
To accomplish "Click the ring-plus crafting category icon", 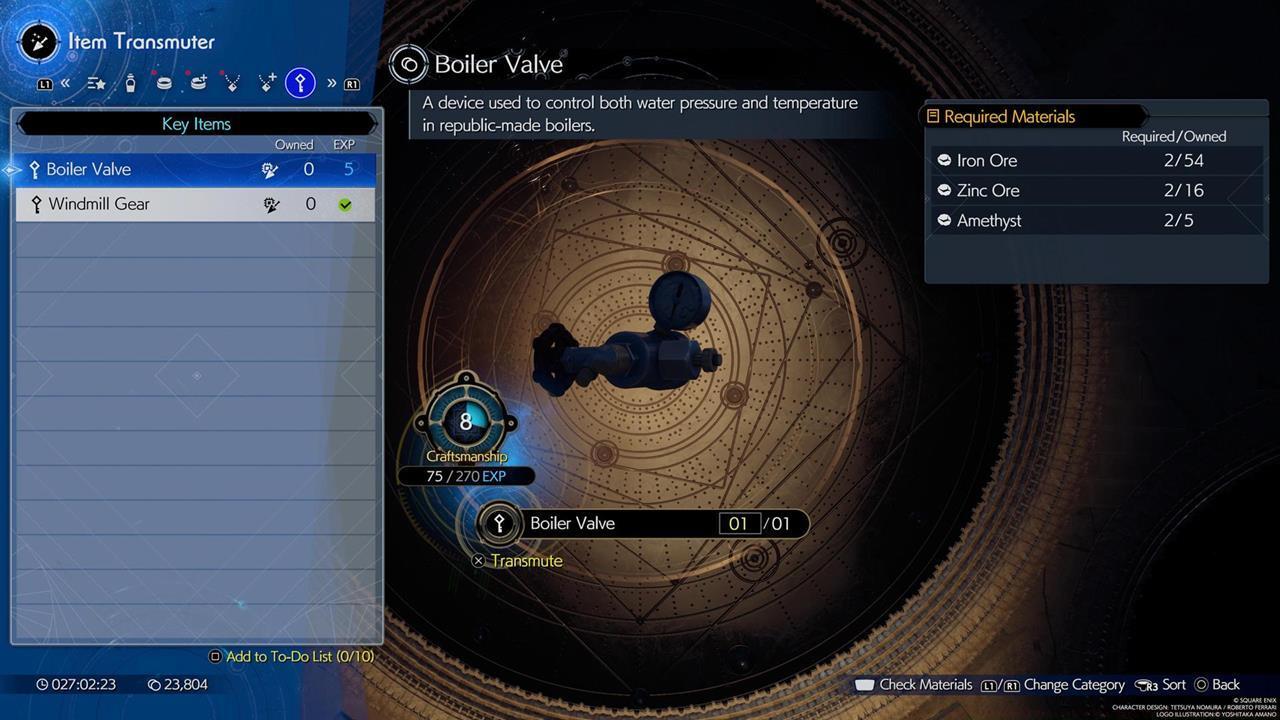I will tap(198, 83).
